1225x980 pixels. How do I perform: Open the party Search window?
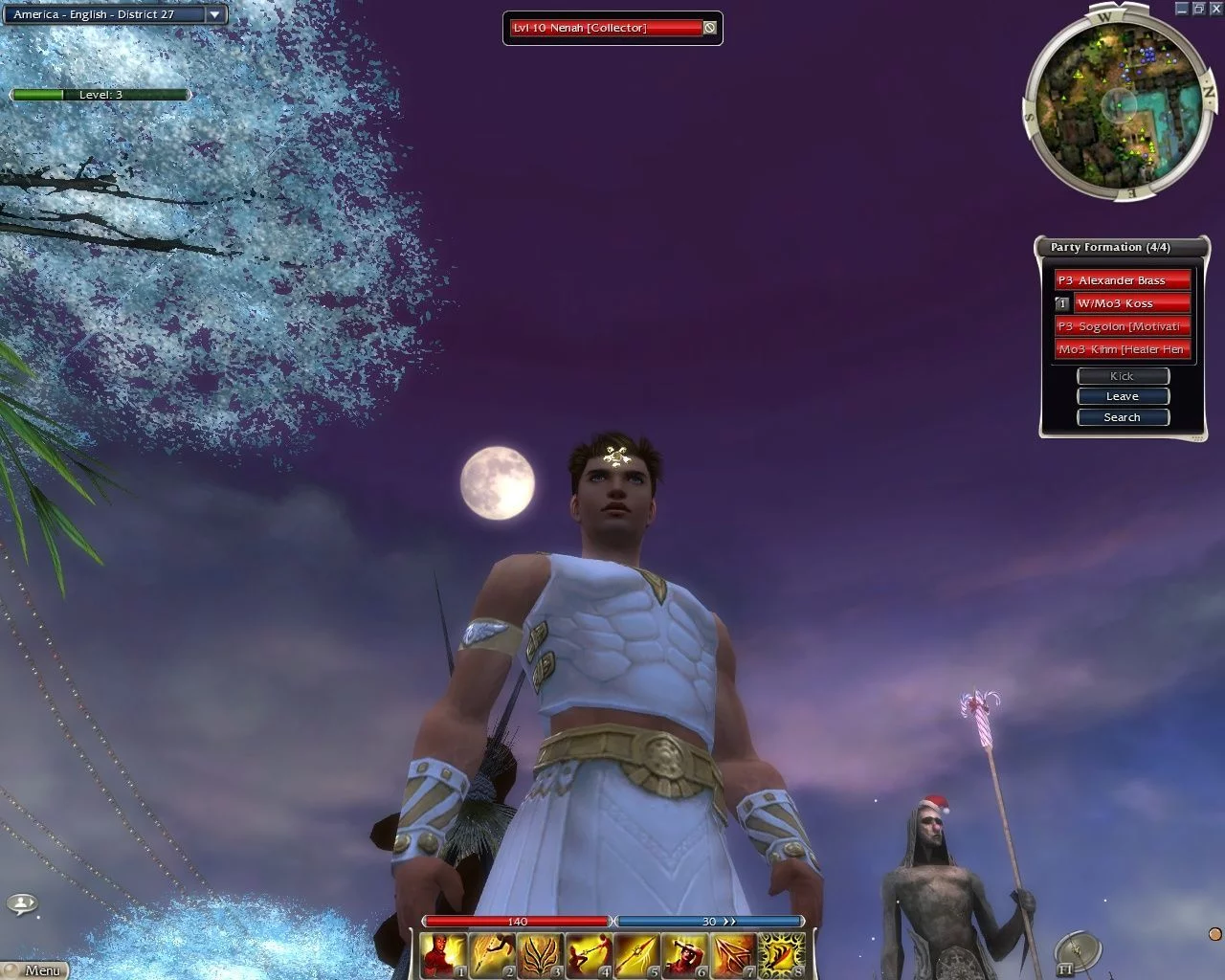pos(1123,417)
